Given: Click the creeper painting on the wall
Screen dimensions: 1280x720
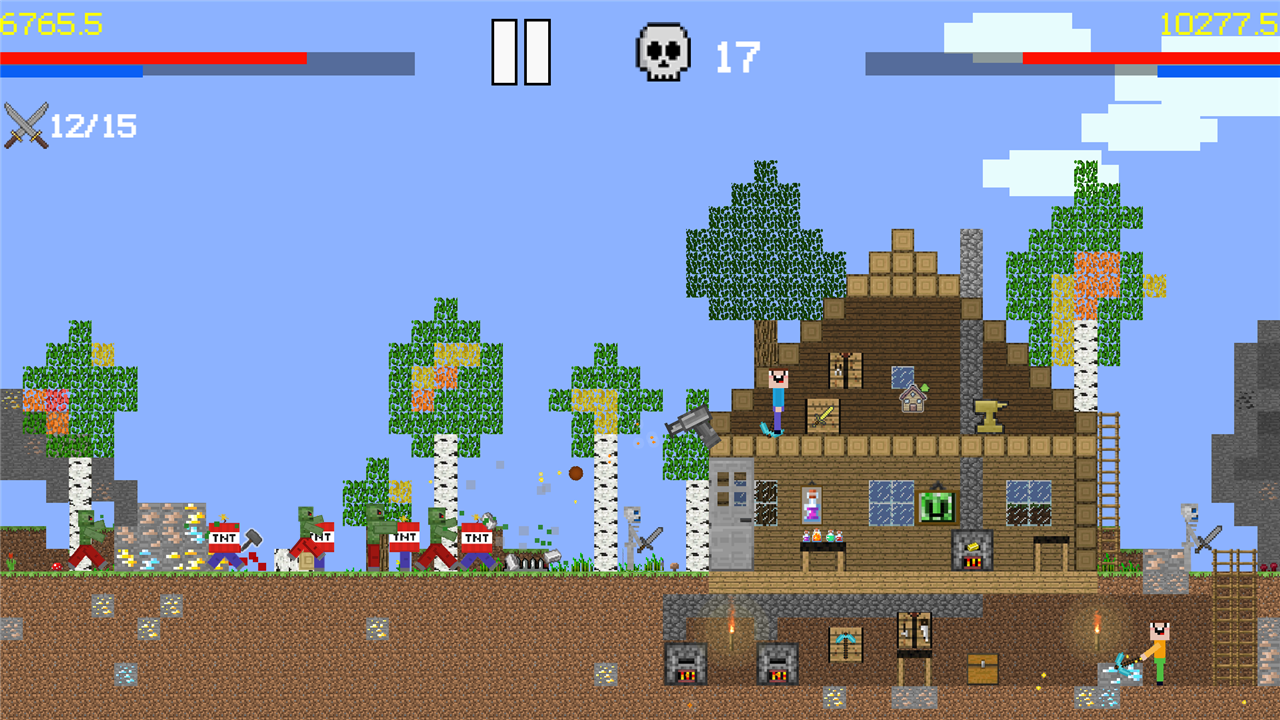Looking at the screenshot, I should click(x=938, y=510).
